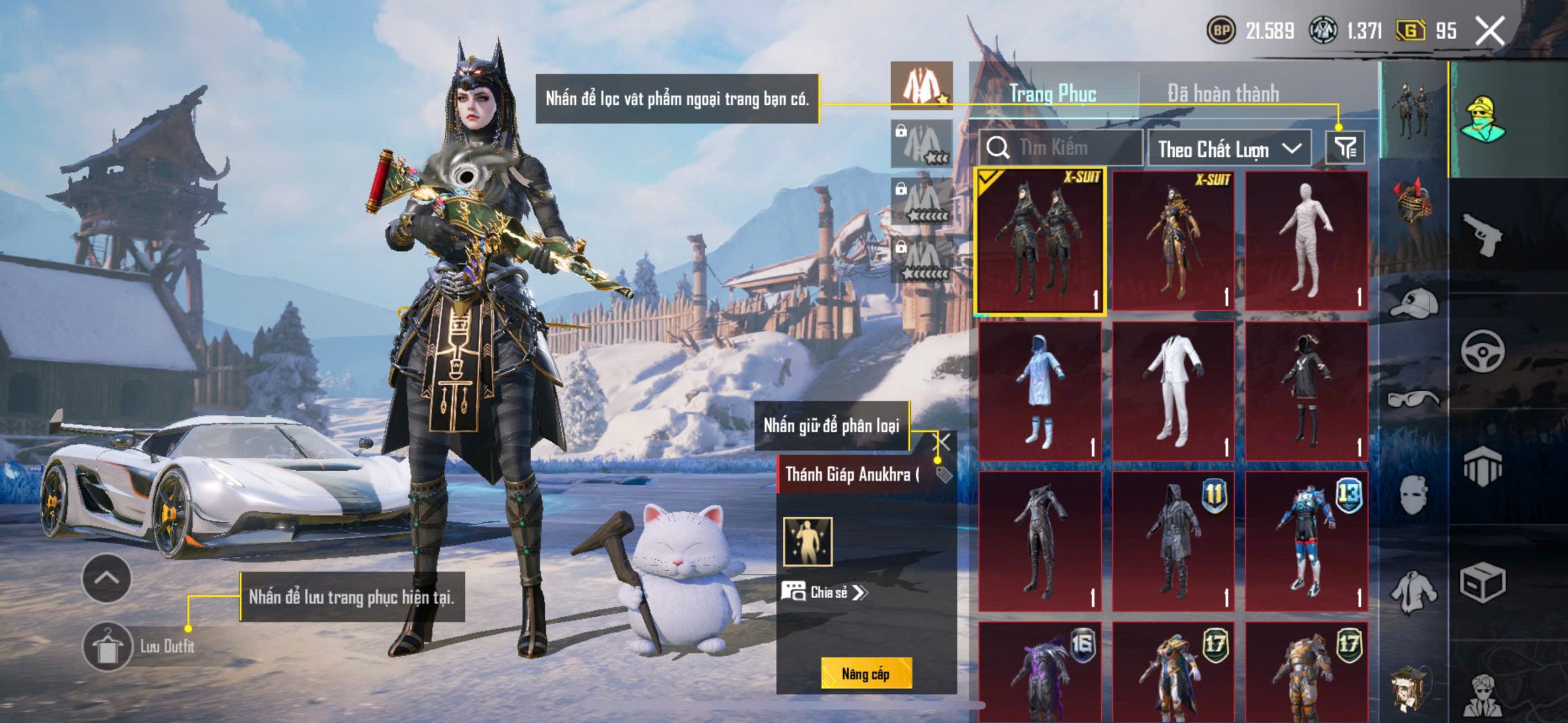Select the sunglasses subcategory icon
The width and height of the screenshot is (1568, 723).
point(1414,400)
